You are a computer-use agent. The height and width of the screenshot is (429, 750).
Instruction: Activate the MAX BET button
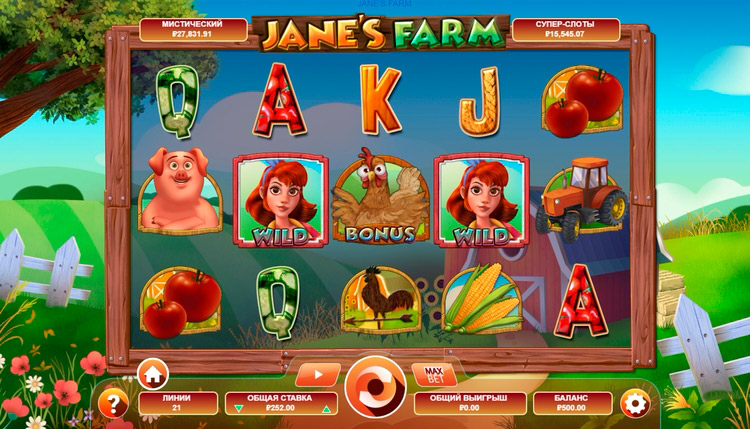433,375
